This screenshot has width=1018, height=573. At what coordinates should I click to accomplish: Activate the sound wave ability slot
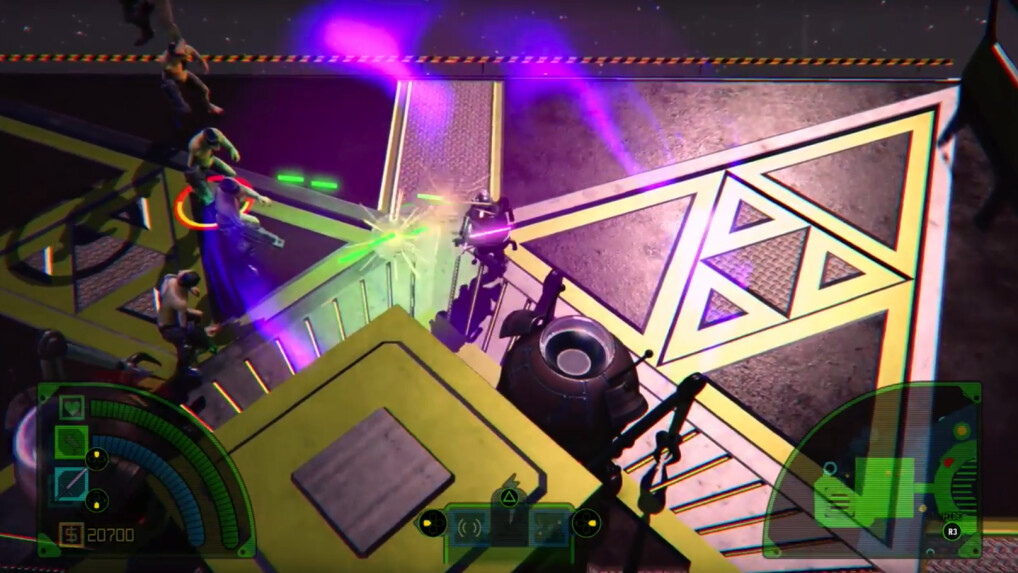coord(470,525)
